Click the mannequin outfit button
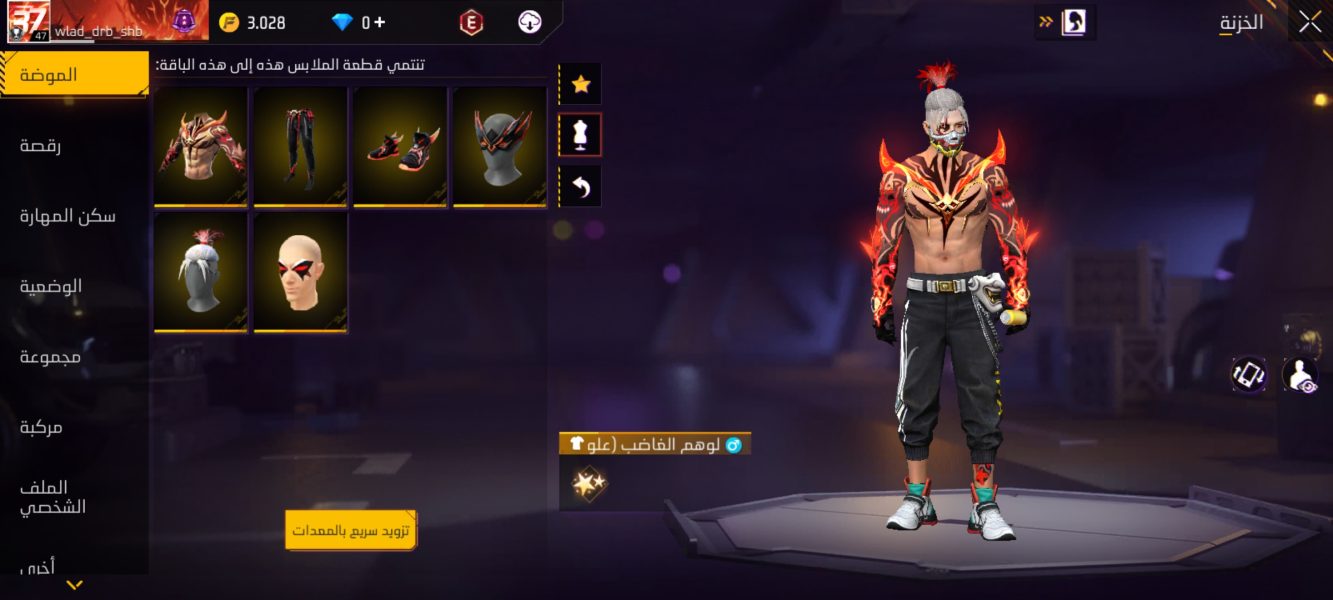The image size is (1333, 600). tap(580, 135)
